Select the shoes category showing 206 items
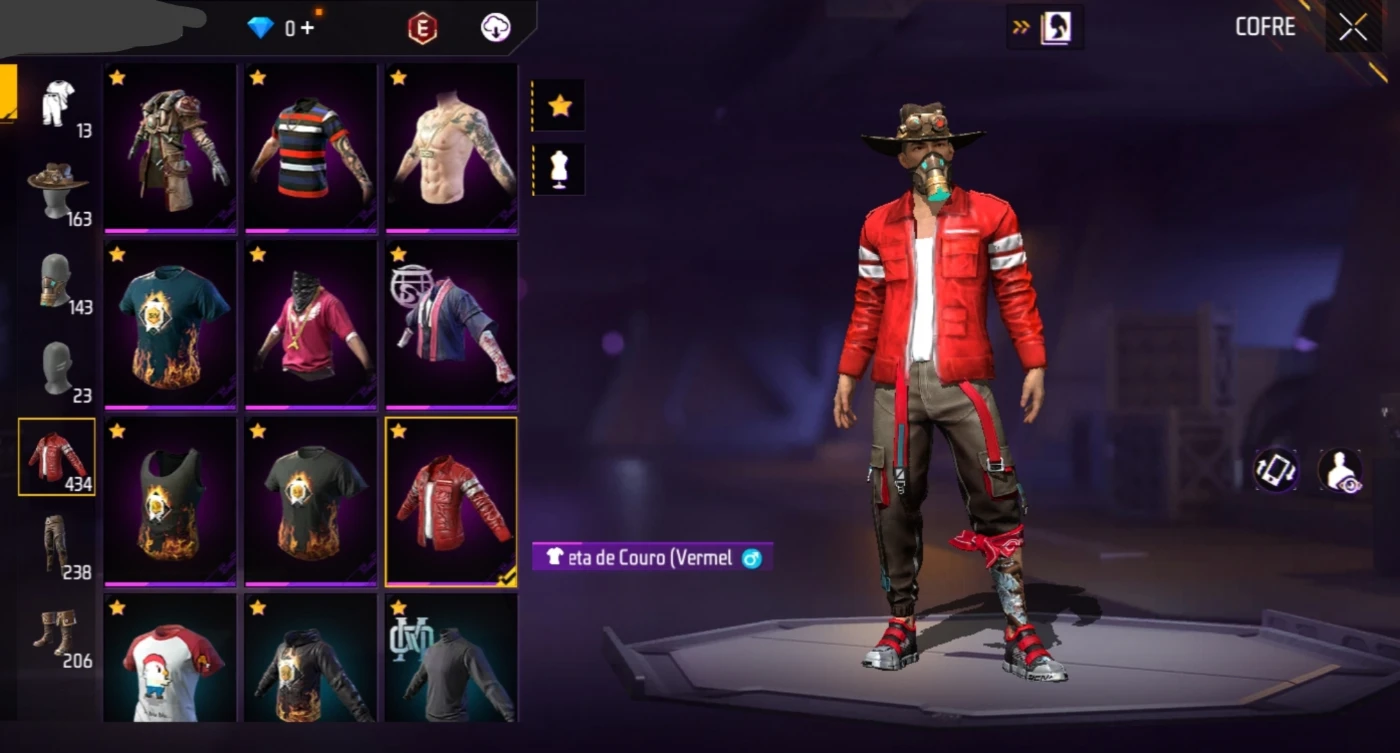This screenshot has height=753, width=1400. [x=57, y=633]
